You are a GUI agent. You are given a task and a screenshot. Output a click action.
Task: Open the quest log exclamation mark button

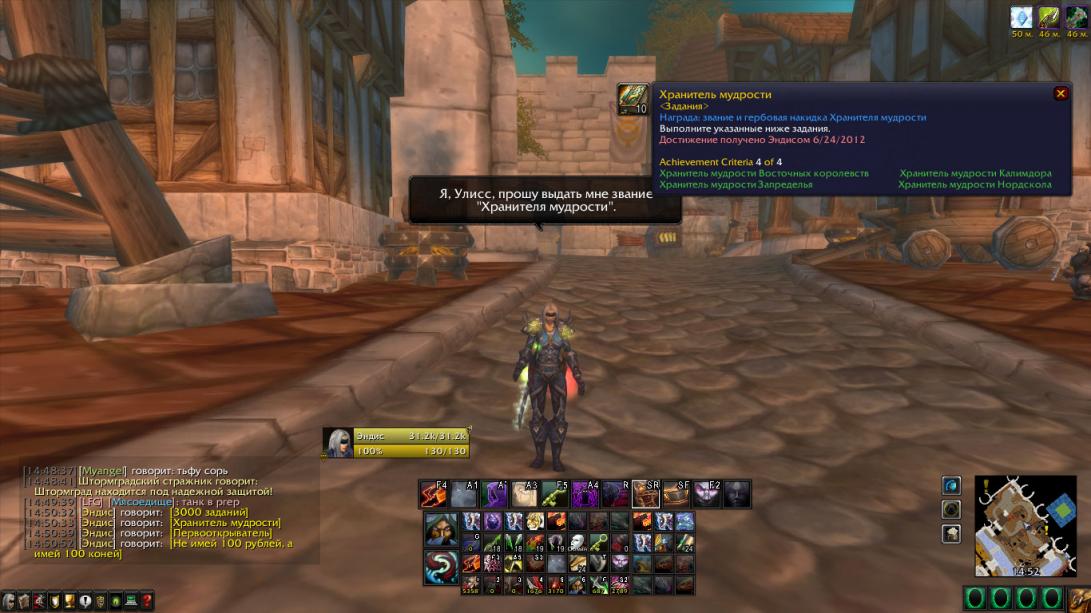(x=85, y=600)
